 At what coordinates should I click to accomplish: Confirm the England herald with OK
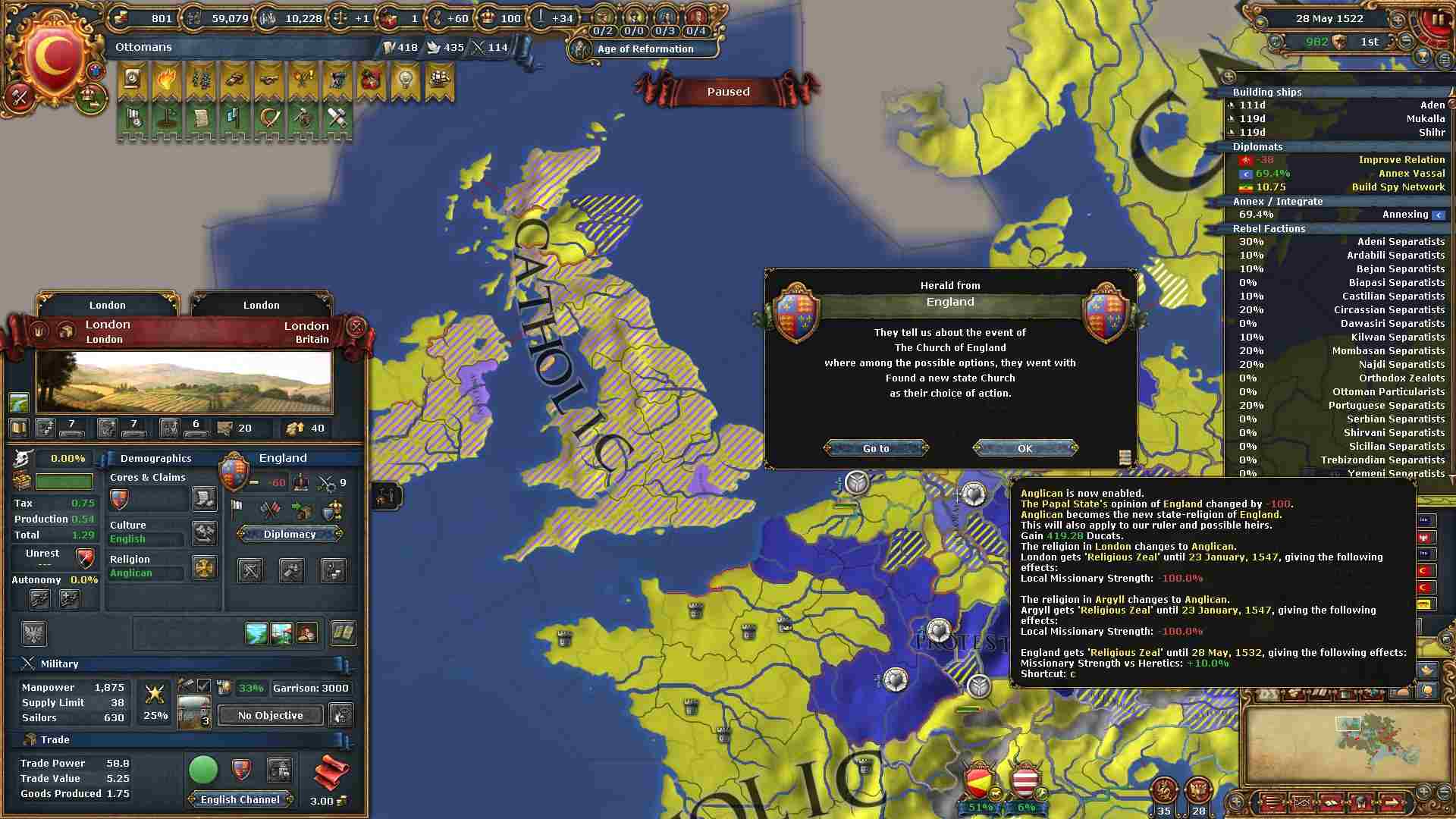click(1025, 448)
